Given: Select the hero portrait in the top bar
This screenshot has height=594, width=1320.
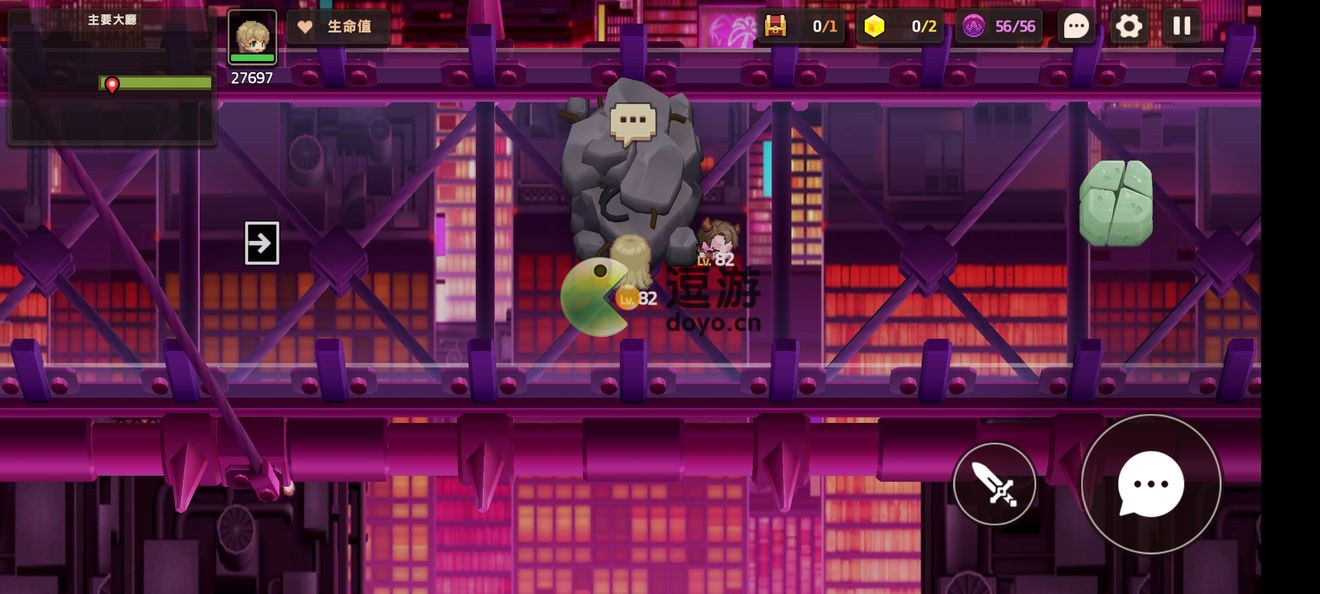Looking at the screenshot, I should (252, 37).
